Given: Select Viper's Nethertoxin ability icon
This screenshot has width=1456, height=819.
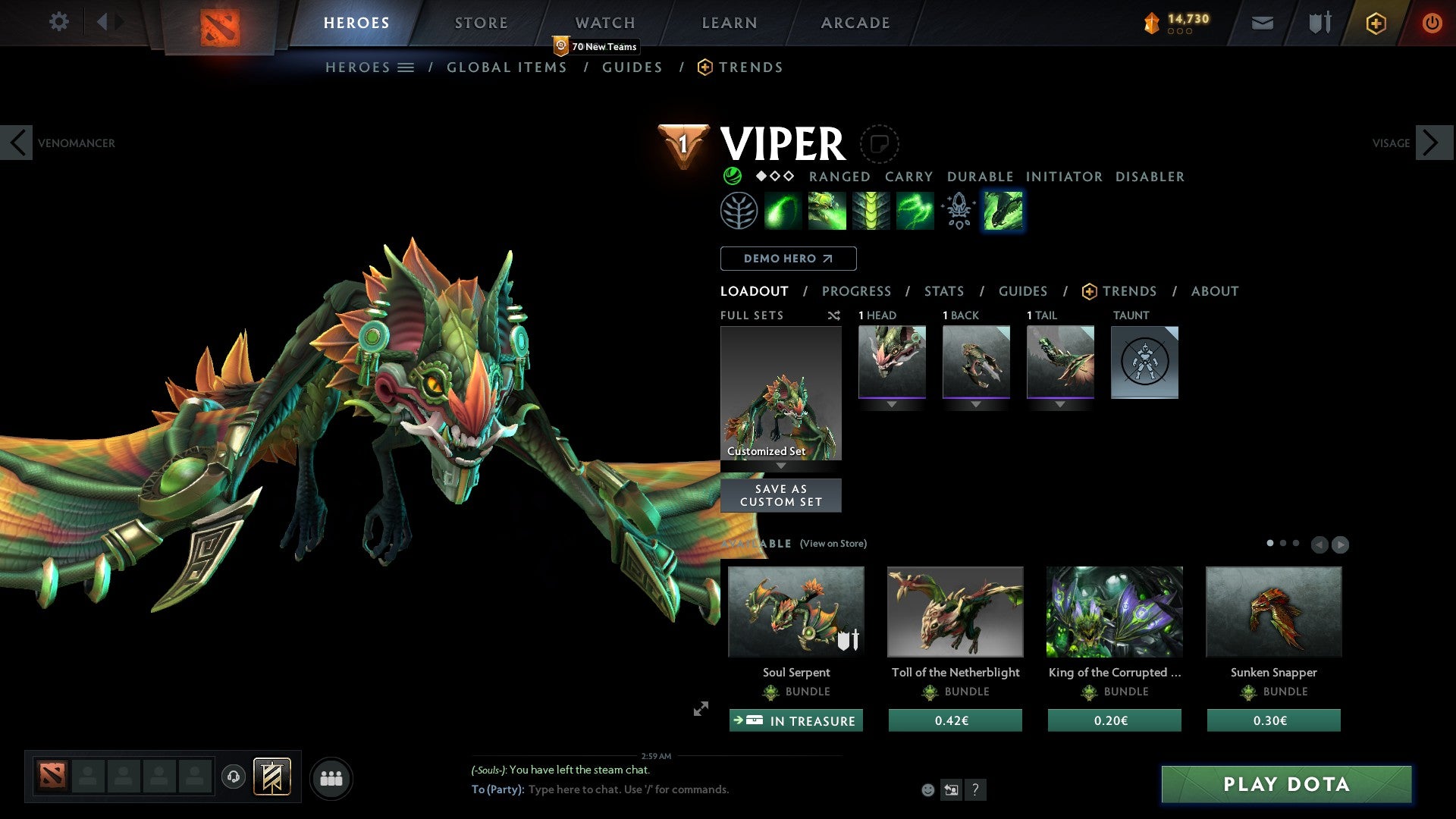Looking at the screenshot, I should 827,211.
